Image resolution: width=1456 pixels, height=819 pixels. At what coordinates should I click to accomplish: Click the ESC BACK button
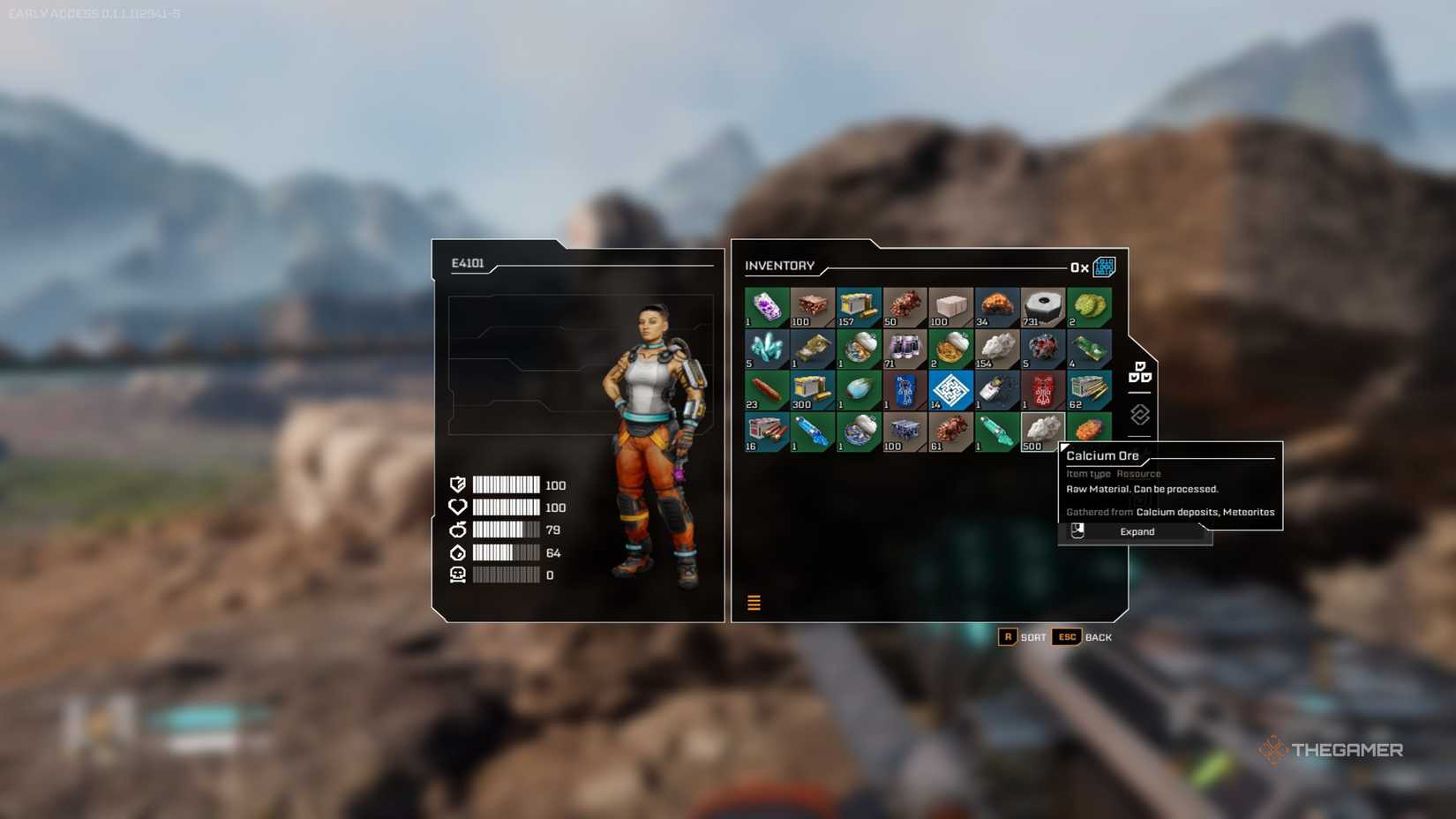(1081, 637)
